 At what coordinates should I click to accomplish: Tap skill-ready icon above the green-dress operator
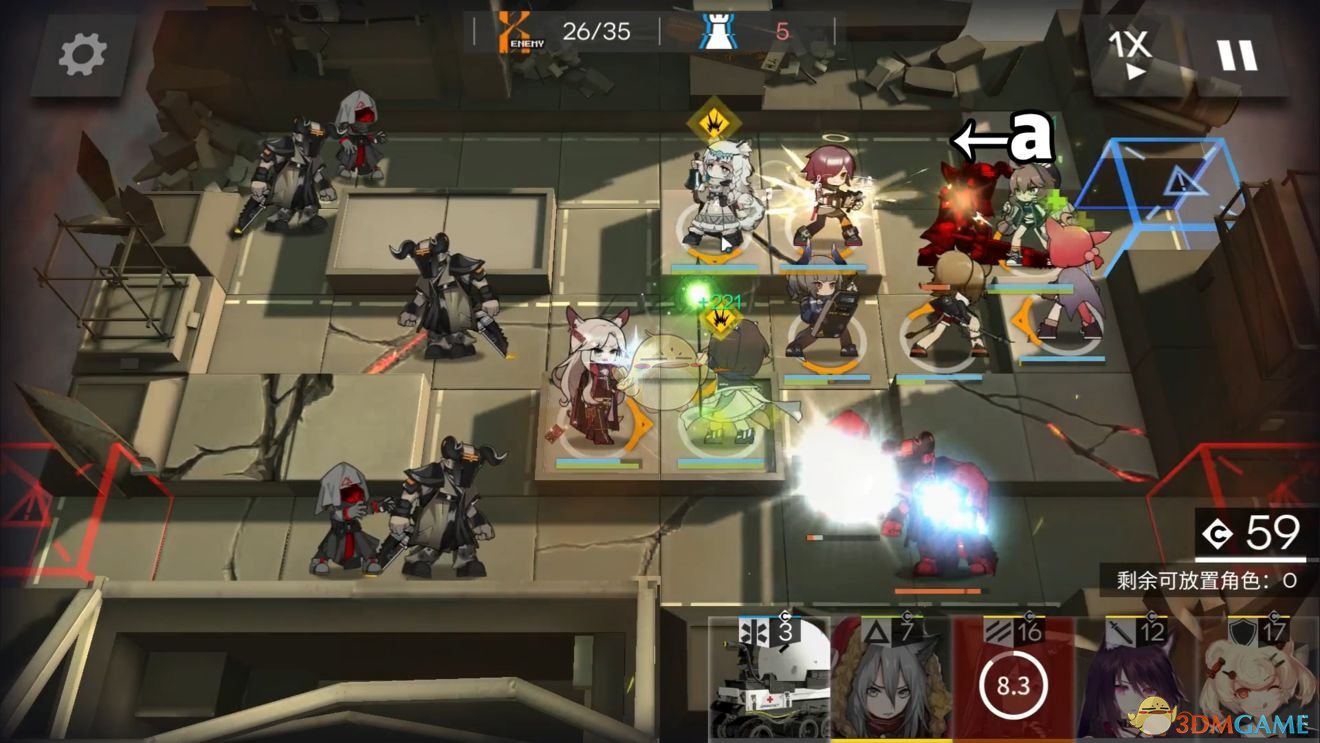click(720, 319)
